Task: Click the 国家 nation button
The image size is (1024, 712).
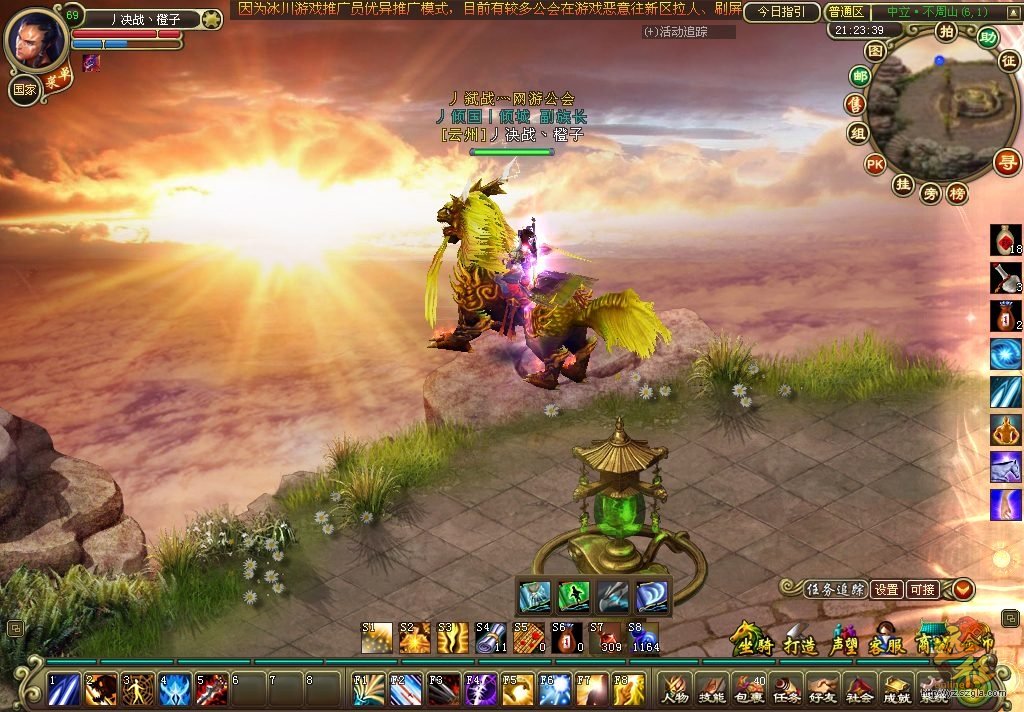Action: (x=24, y=88)
